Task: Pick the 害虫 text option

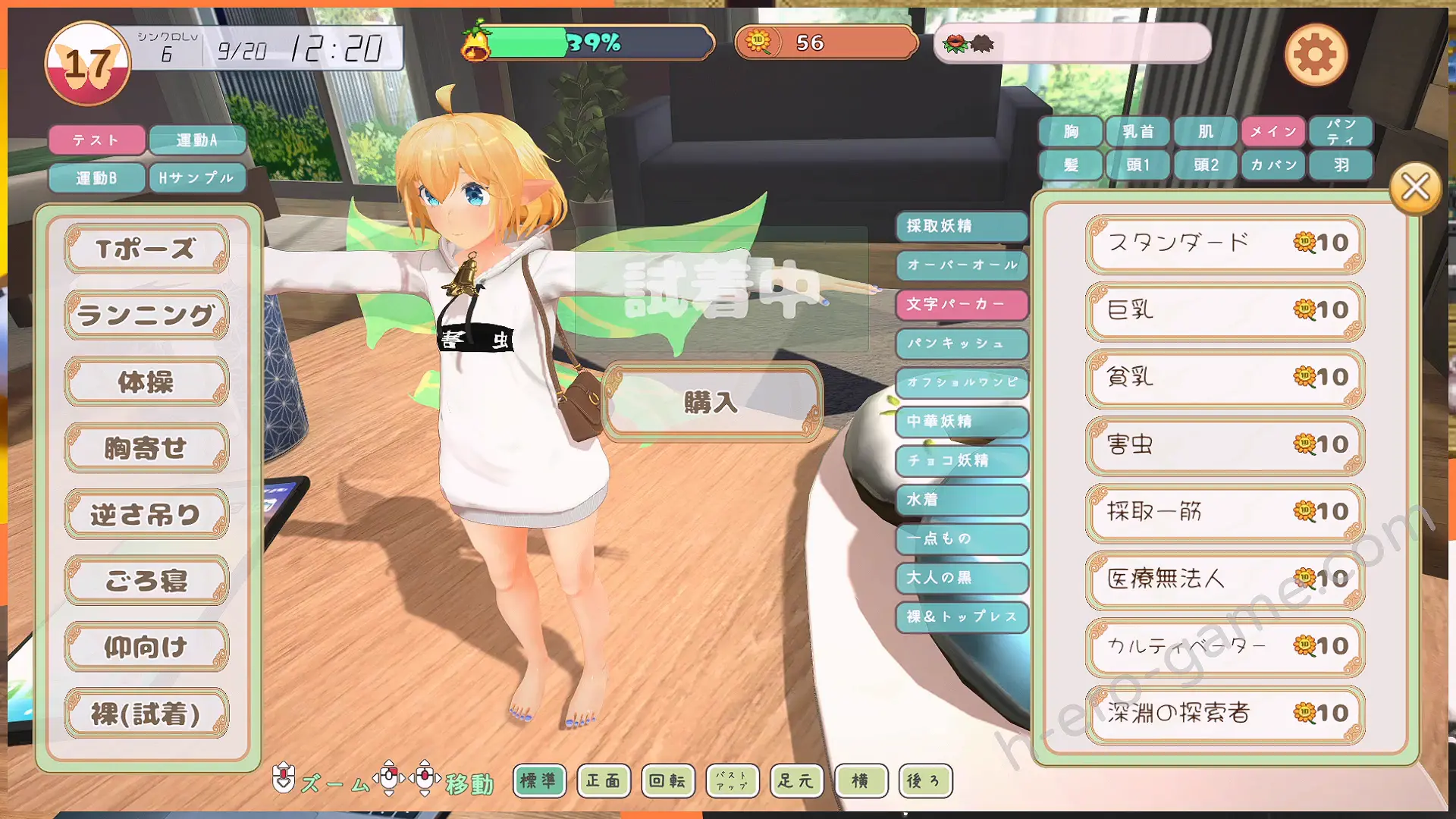Action: tap(1225, 444)
